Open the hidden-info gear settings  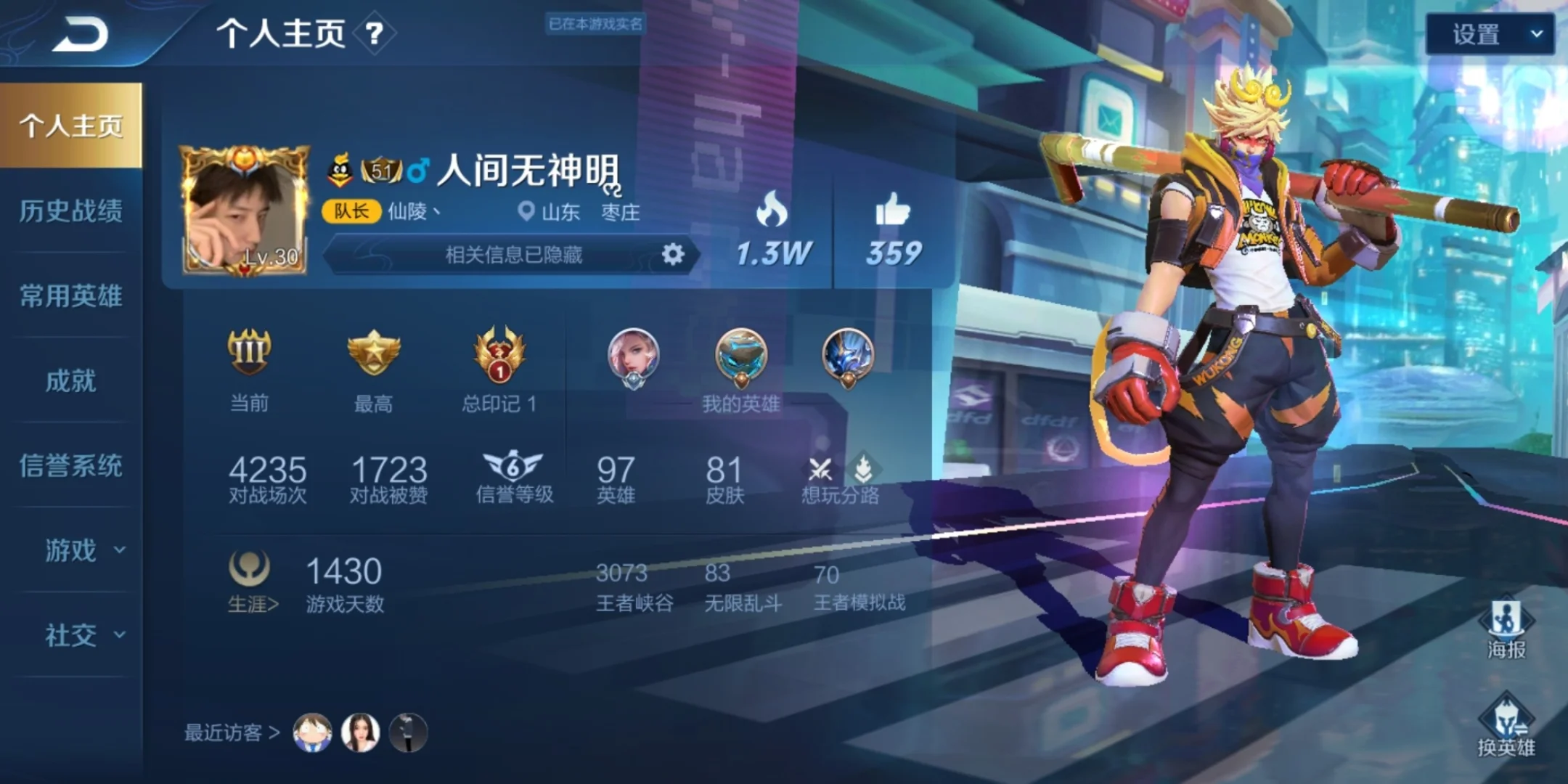pos(673,254)
